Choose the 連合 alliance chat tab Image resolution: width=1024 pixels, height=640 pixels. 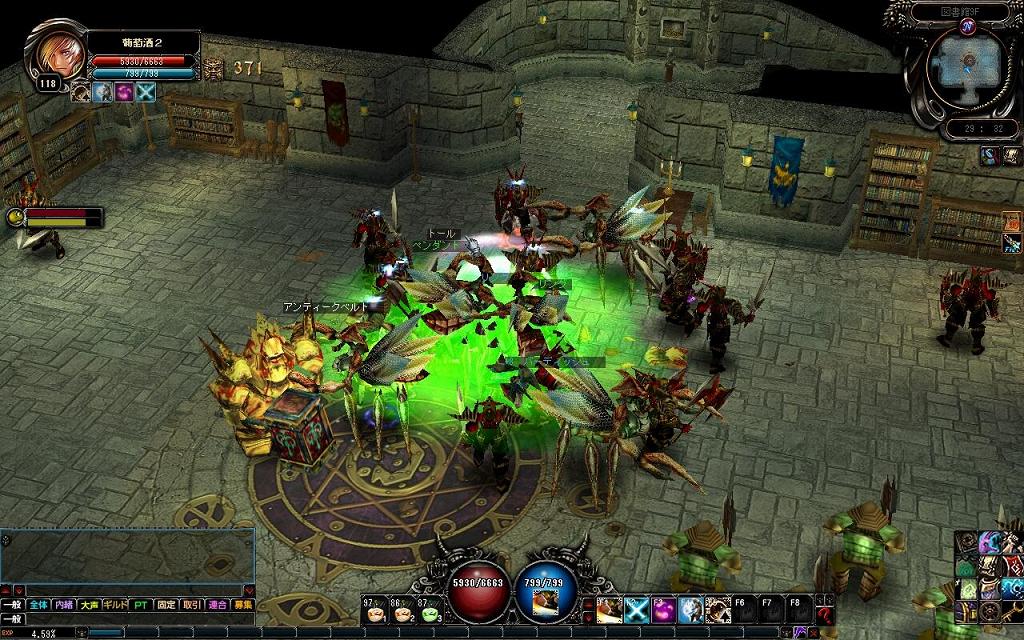click(218, 605)
